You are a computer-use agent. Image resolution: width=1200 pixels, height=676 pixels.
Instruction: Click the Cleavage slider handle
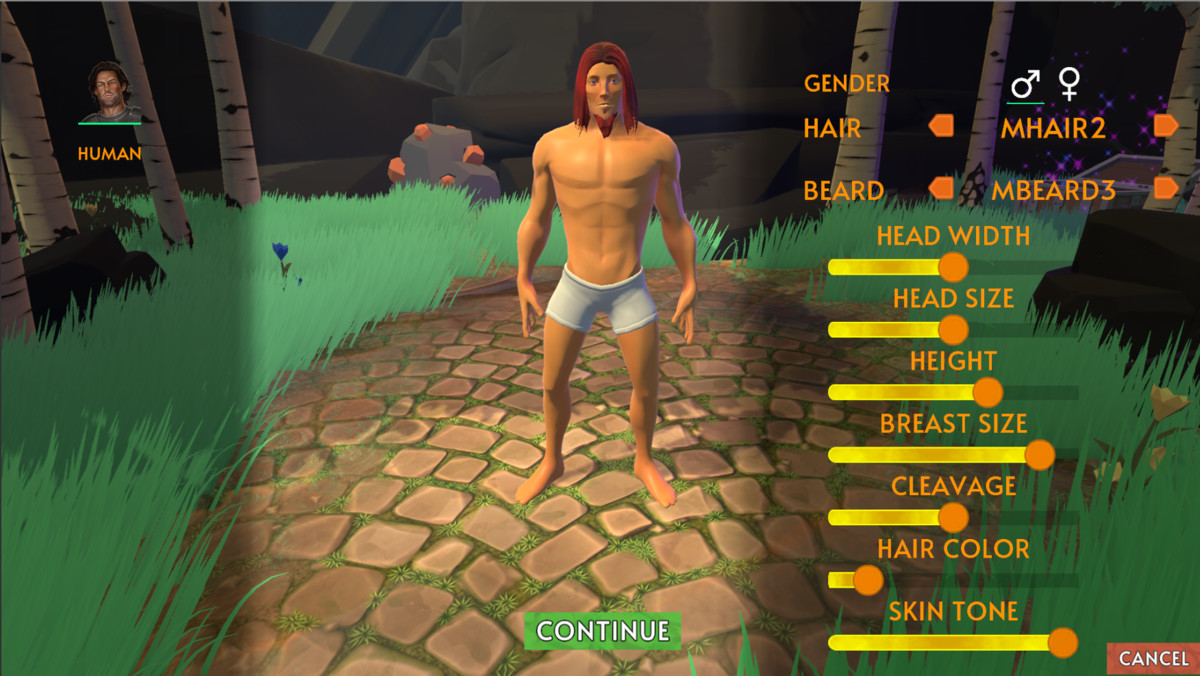954,517
